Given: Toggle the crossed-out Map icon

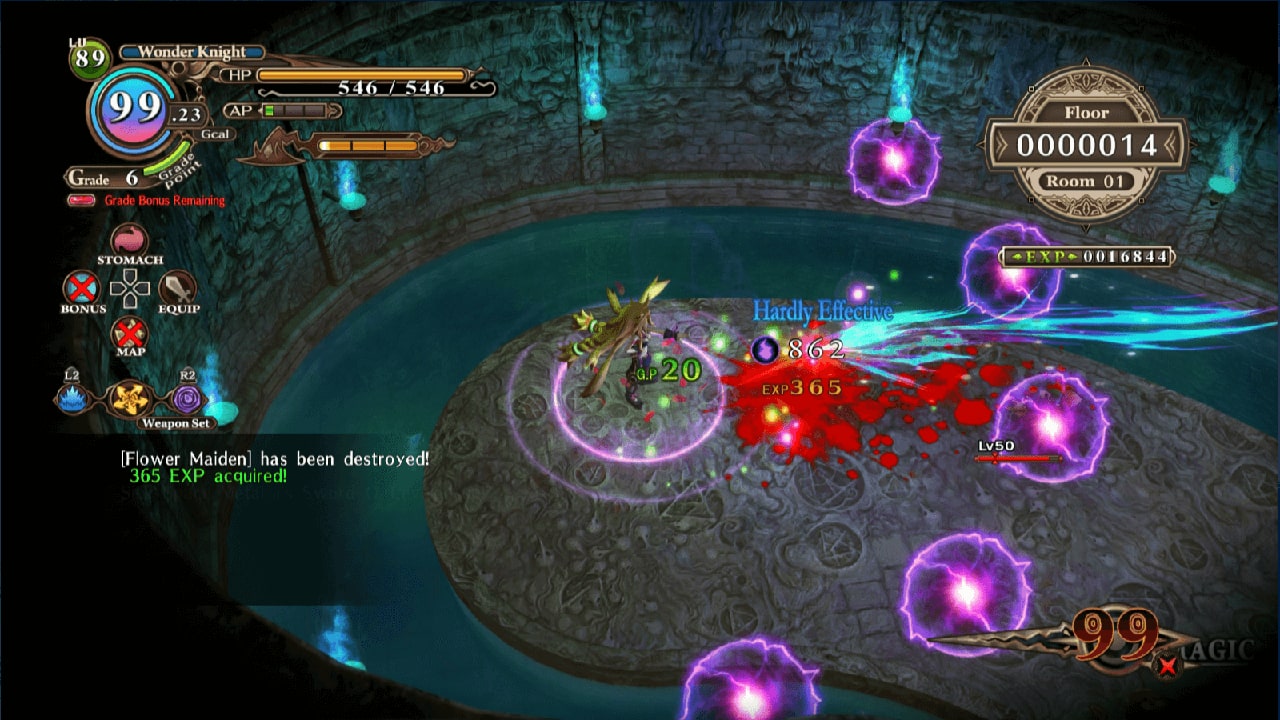Looking at the screenshot, I should [128, 334].
